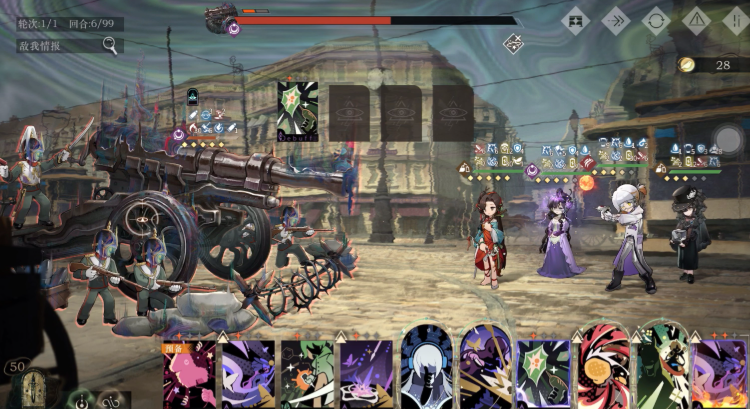Click the pause button
Viewport: 750px width, 409px height.
[x=737, y=20]
